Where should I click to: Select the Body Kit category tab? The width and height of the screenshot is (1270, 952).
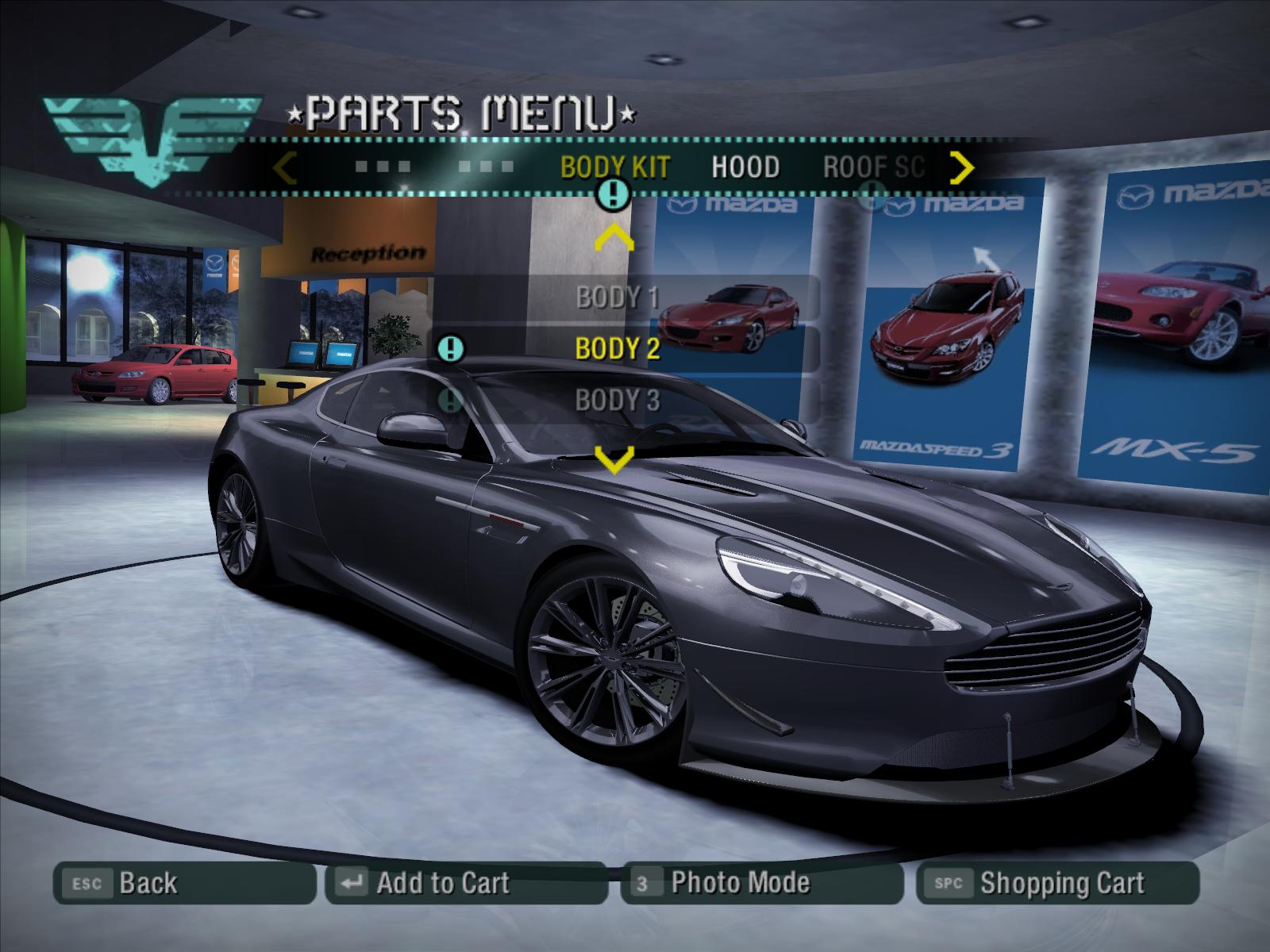[x=615, y=167]
